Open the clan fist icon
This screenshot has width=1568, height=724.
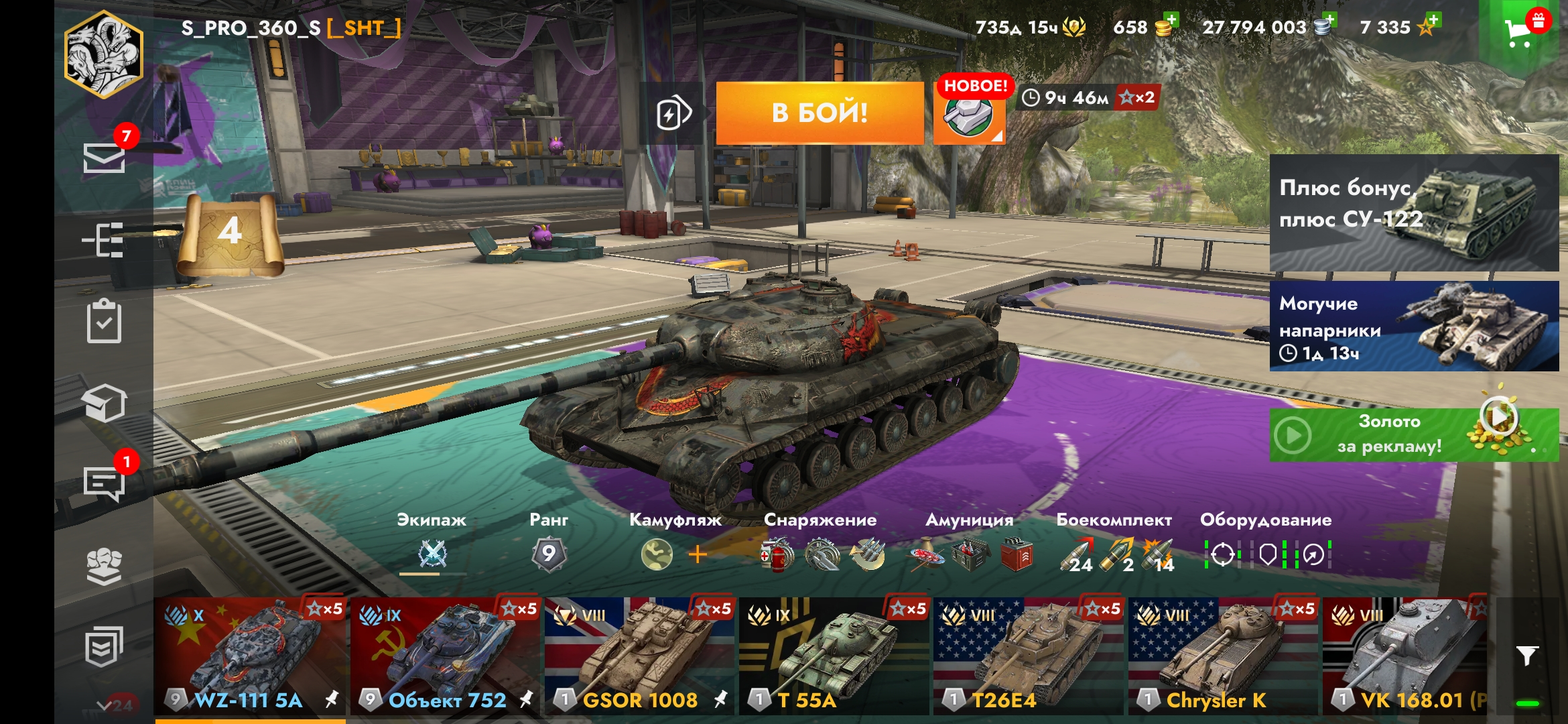pos(104,566)
